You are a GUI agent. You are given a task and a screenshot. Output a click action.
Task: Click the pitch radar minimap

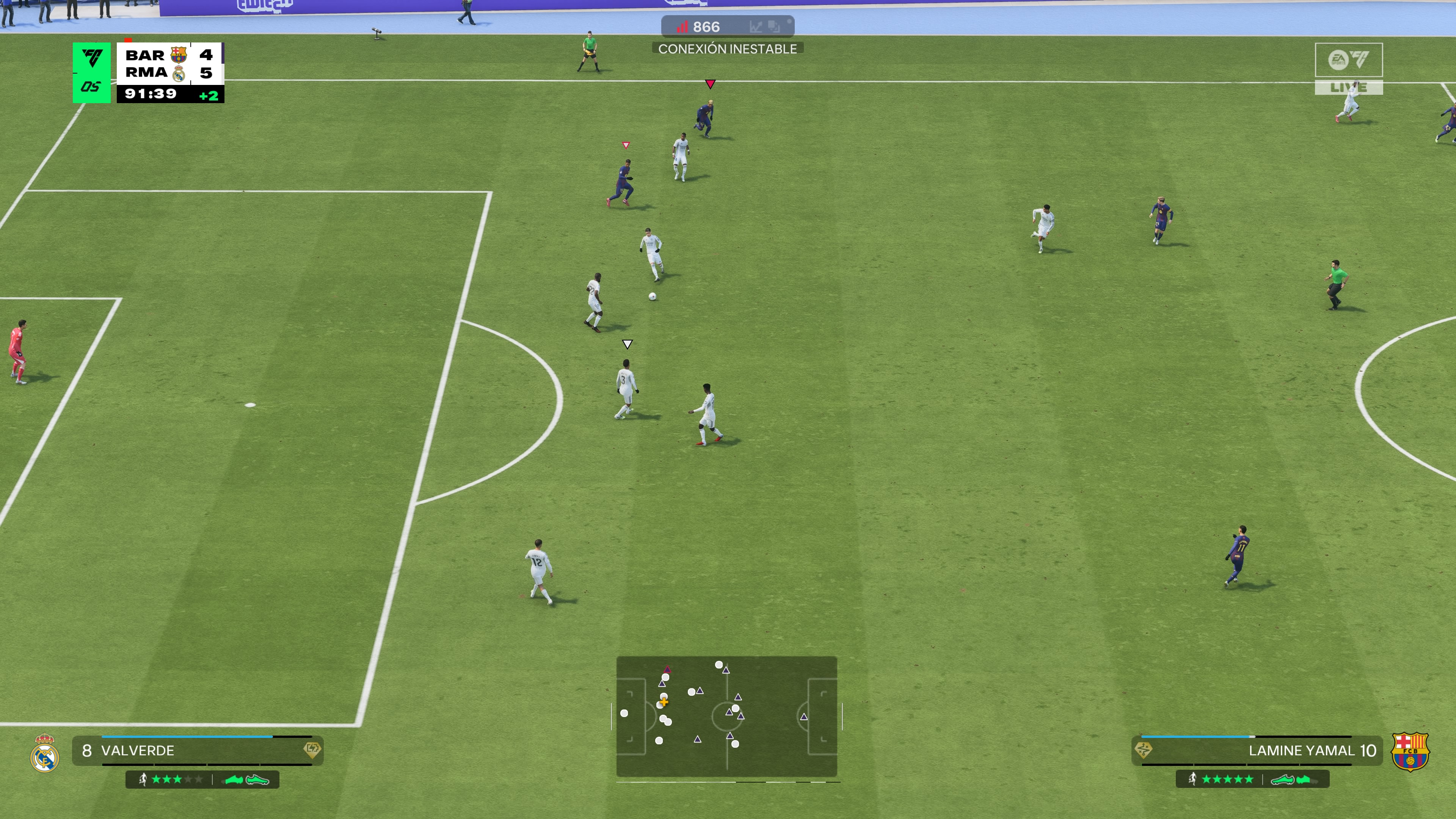[x=726, y=716]
